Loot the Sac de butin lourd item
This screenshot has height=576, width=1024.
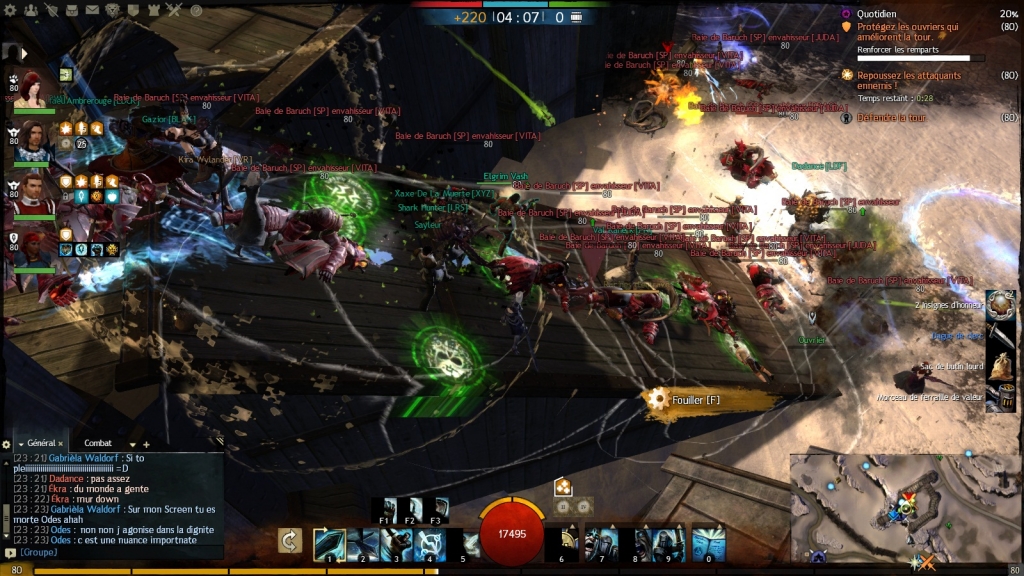(x=1000, y=366)
